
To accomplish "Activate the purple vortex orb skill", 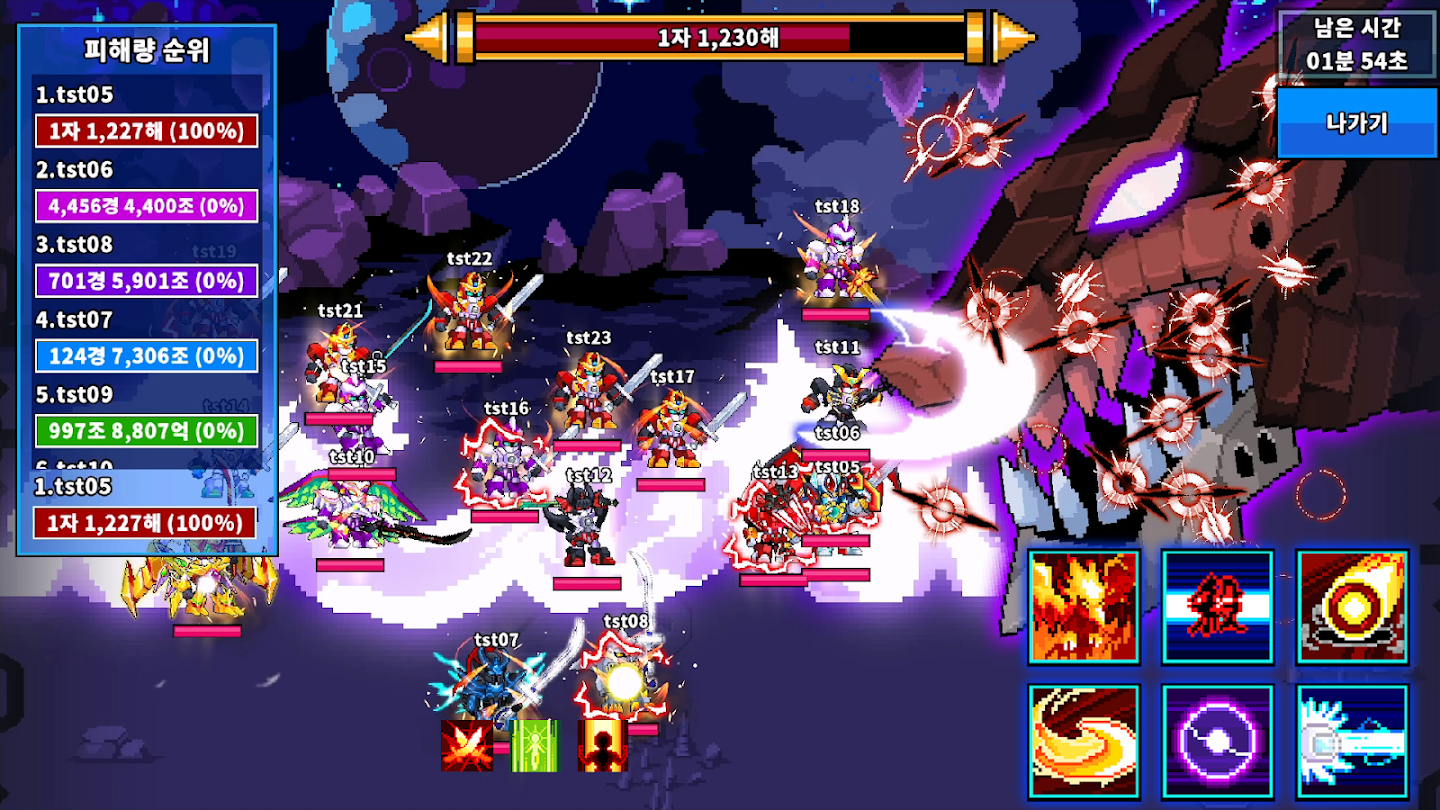I will coord(1217,741).
